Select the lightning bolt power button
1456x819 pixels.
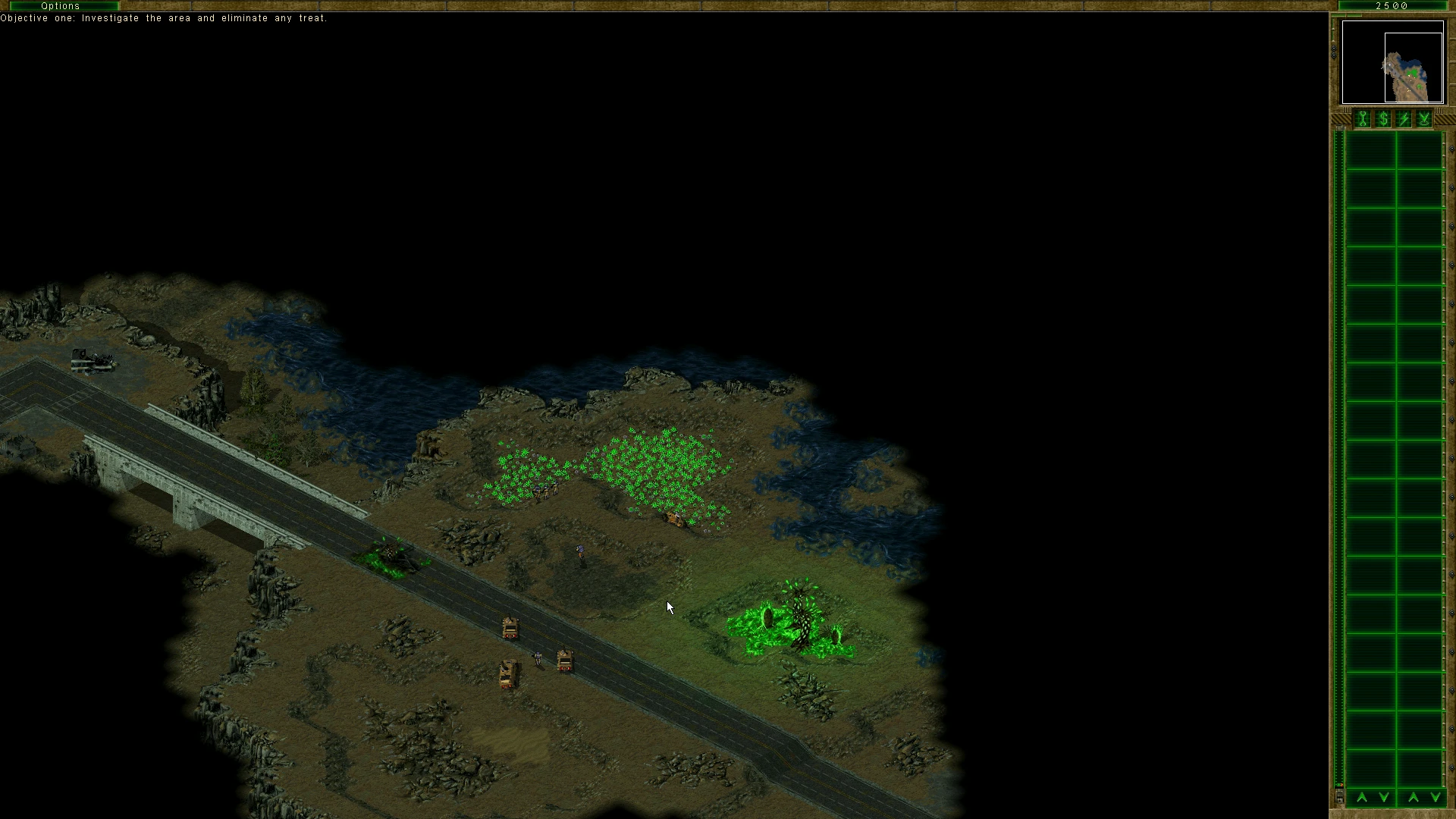pyautogui.click(x=1404, y=119)
